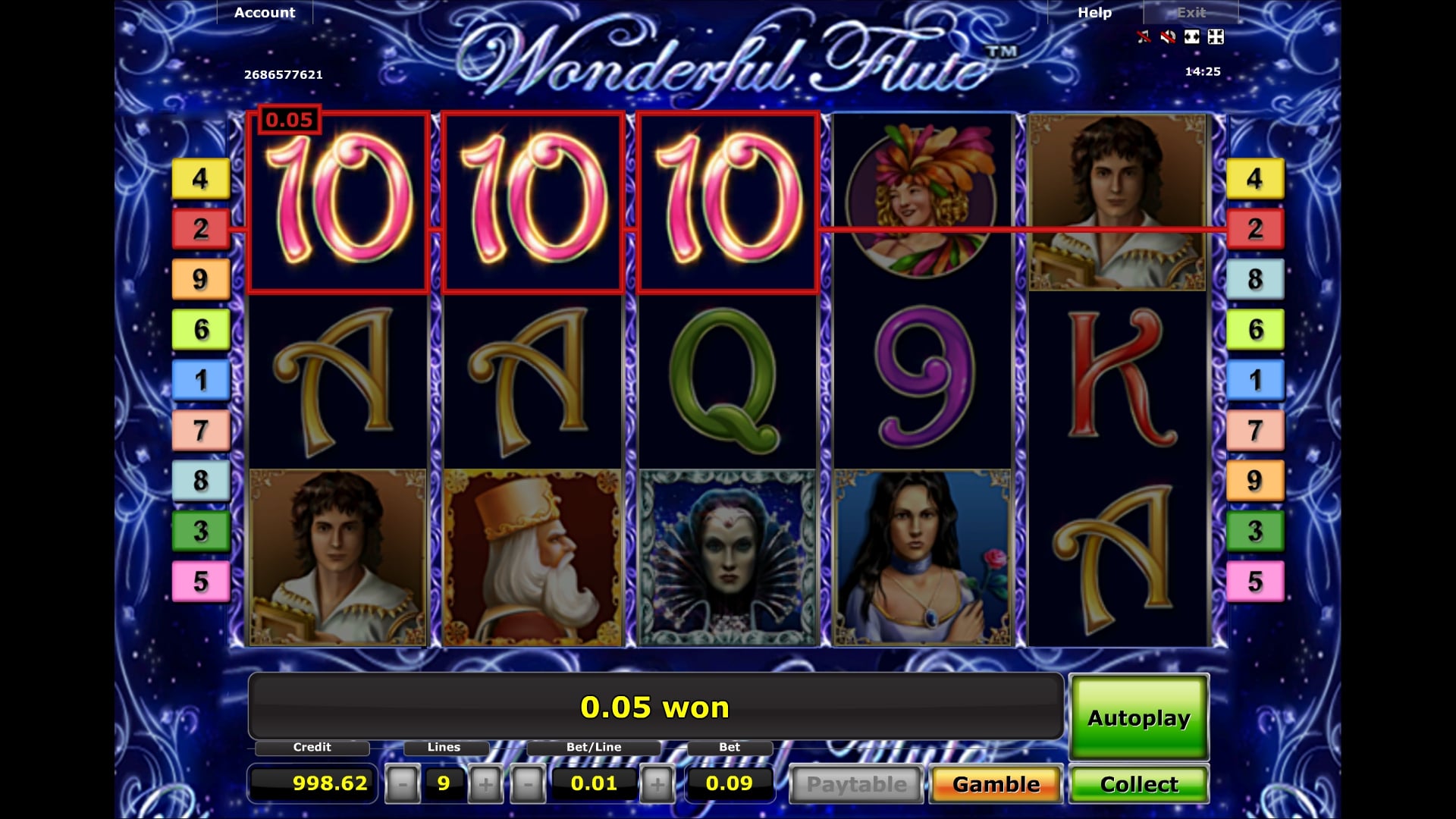Open the Help page

point(1094,13)
